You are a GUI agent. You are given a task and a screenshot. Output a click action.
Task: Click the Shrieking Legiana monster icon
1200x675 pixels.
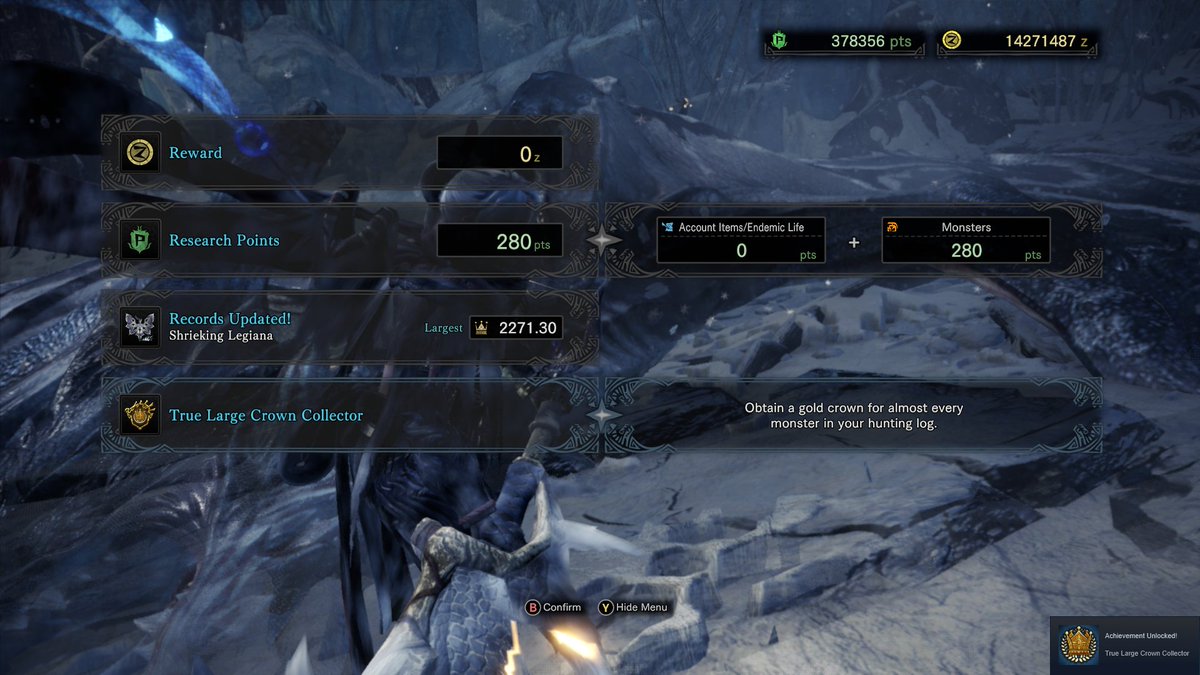click(x=139, y=327)
